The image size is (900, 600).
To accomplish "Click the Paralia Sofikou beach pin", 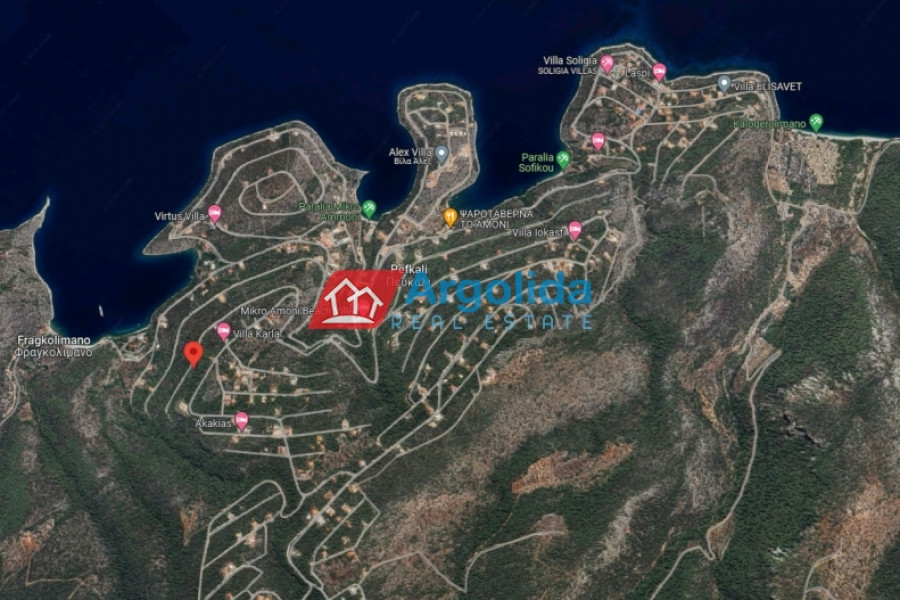I will point(563,158).
